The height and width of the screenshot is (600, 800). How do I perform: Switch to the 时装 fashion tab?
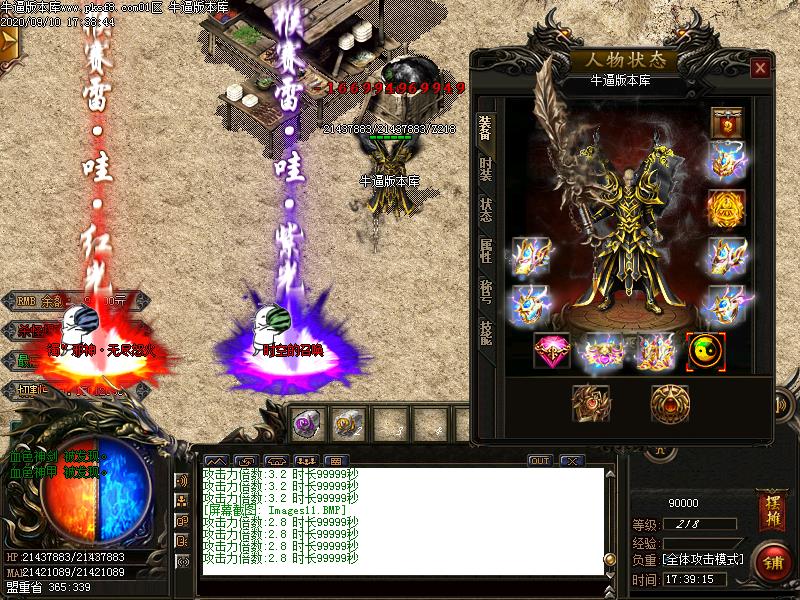(486, 168)
